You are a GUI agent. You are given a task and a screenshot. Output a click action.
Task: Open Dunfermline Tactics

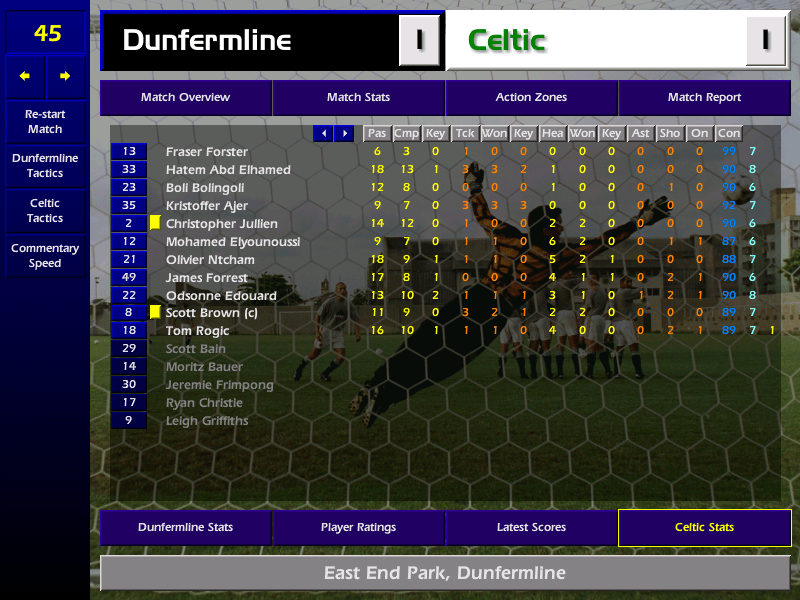point(45,166)
